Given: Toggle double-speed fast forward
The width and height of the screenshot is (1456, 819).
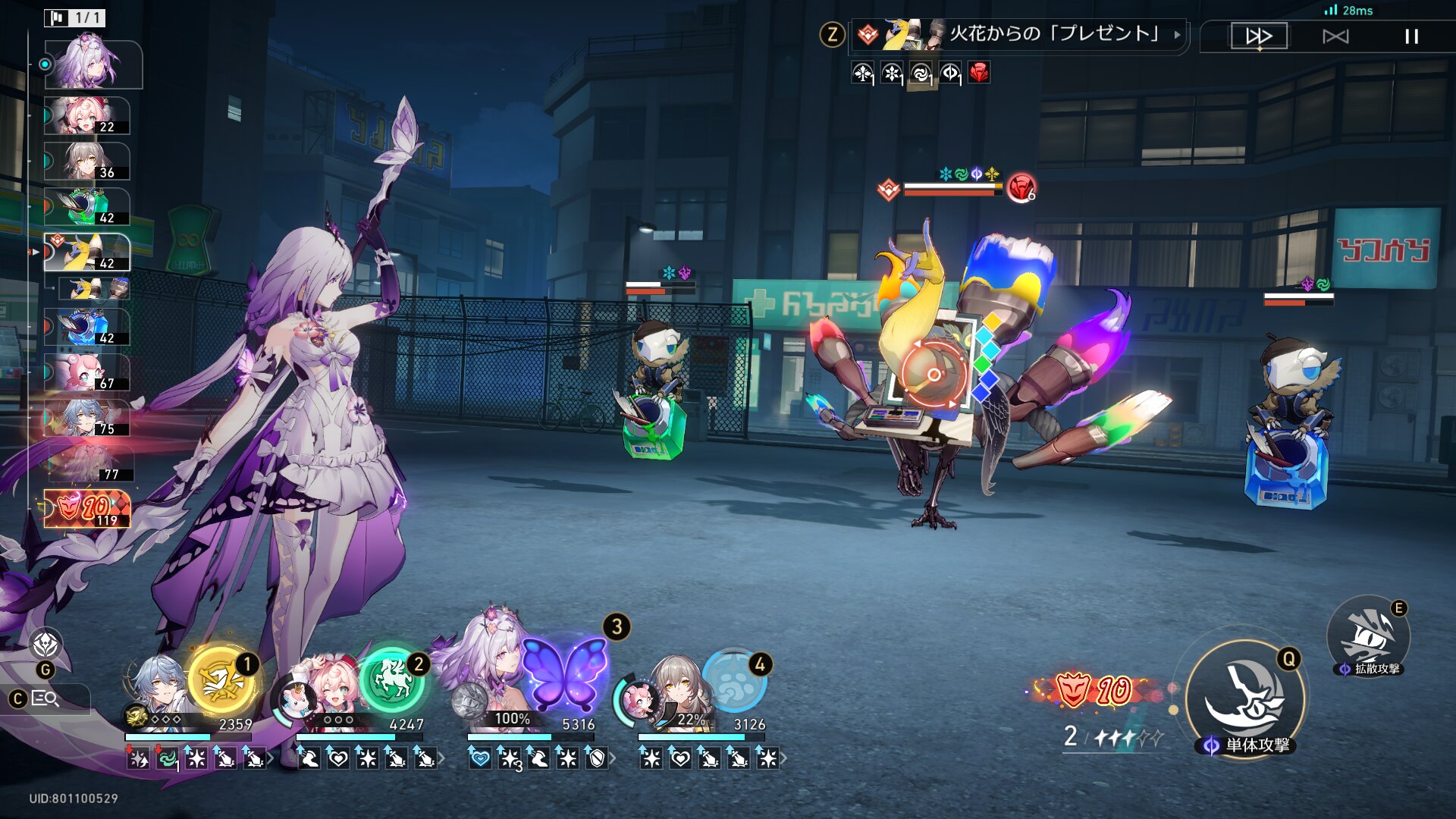Looking at the screenshot, I should point(1259,36).
